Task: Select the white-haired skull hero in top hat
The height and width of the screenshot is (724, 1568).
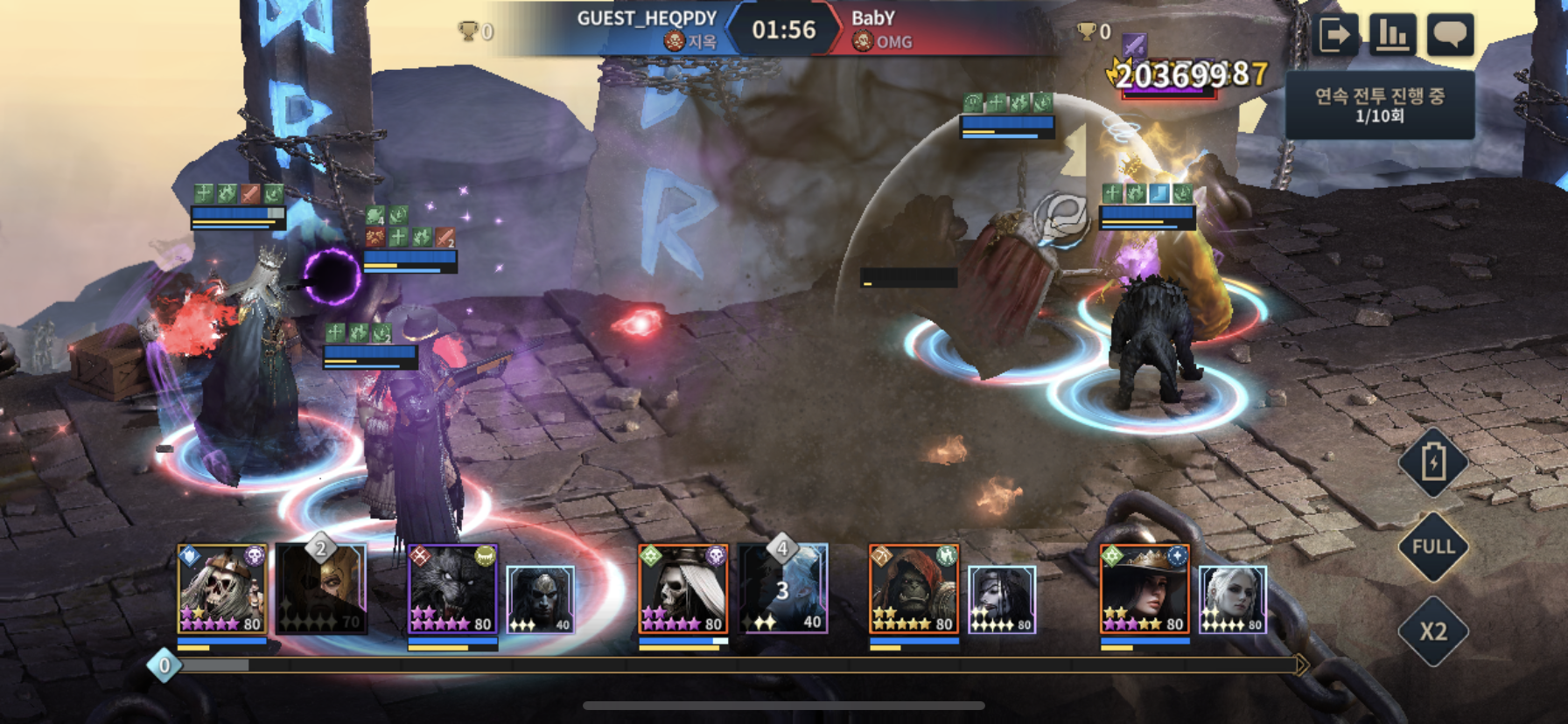Action: (682, 588)
